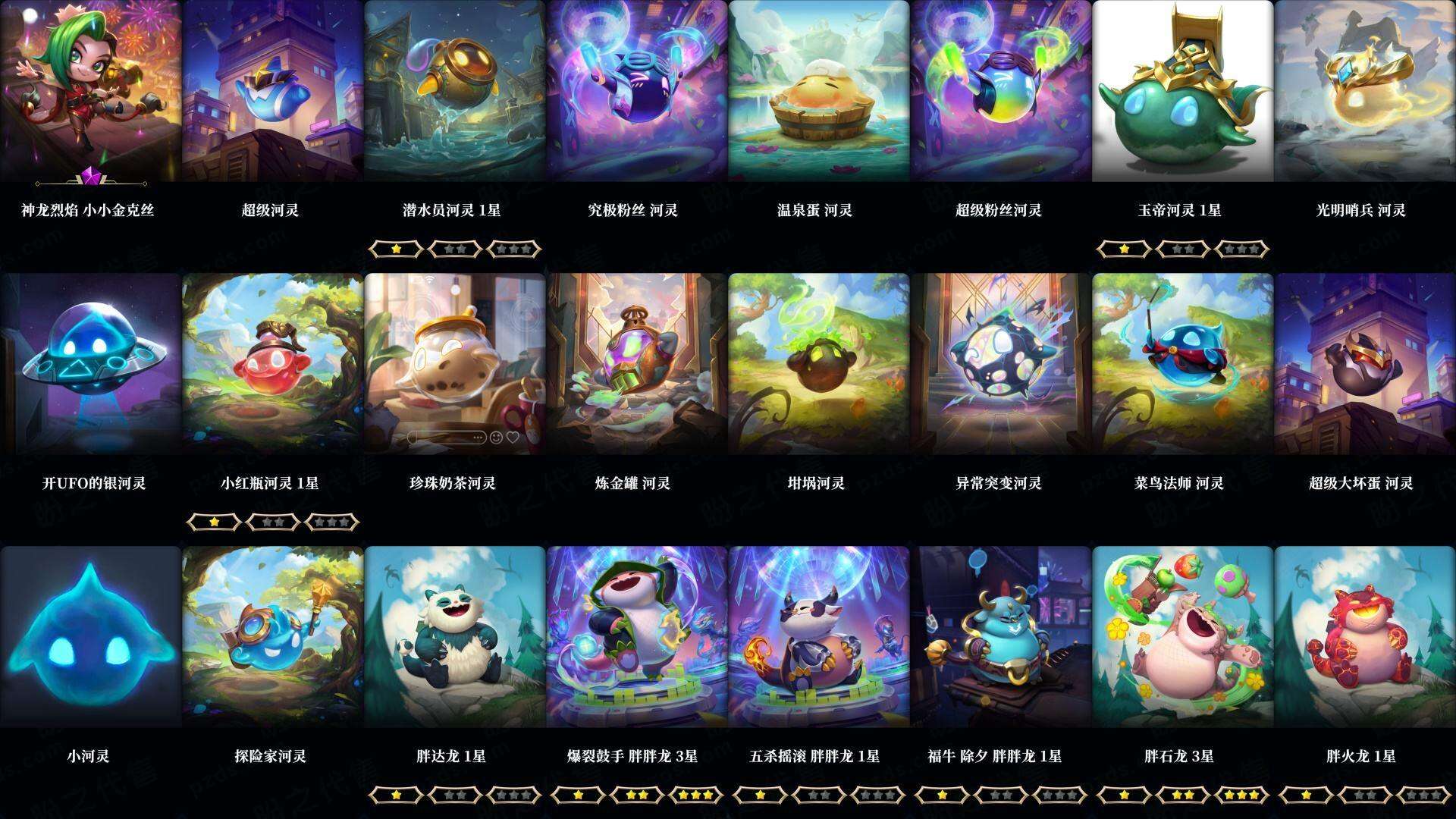Image resolution: width=1456 pixels, height=819 pixels.
Task: Switch 玉帝河灵 to 3星
Action: pos(1242,248)
